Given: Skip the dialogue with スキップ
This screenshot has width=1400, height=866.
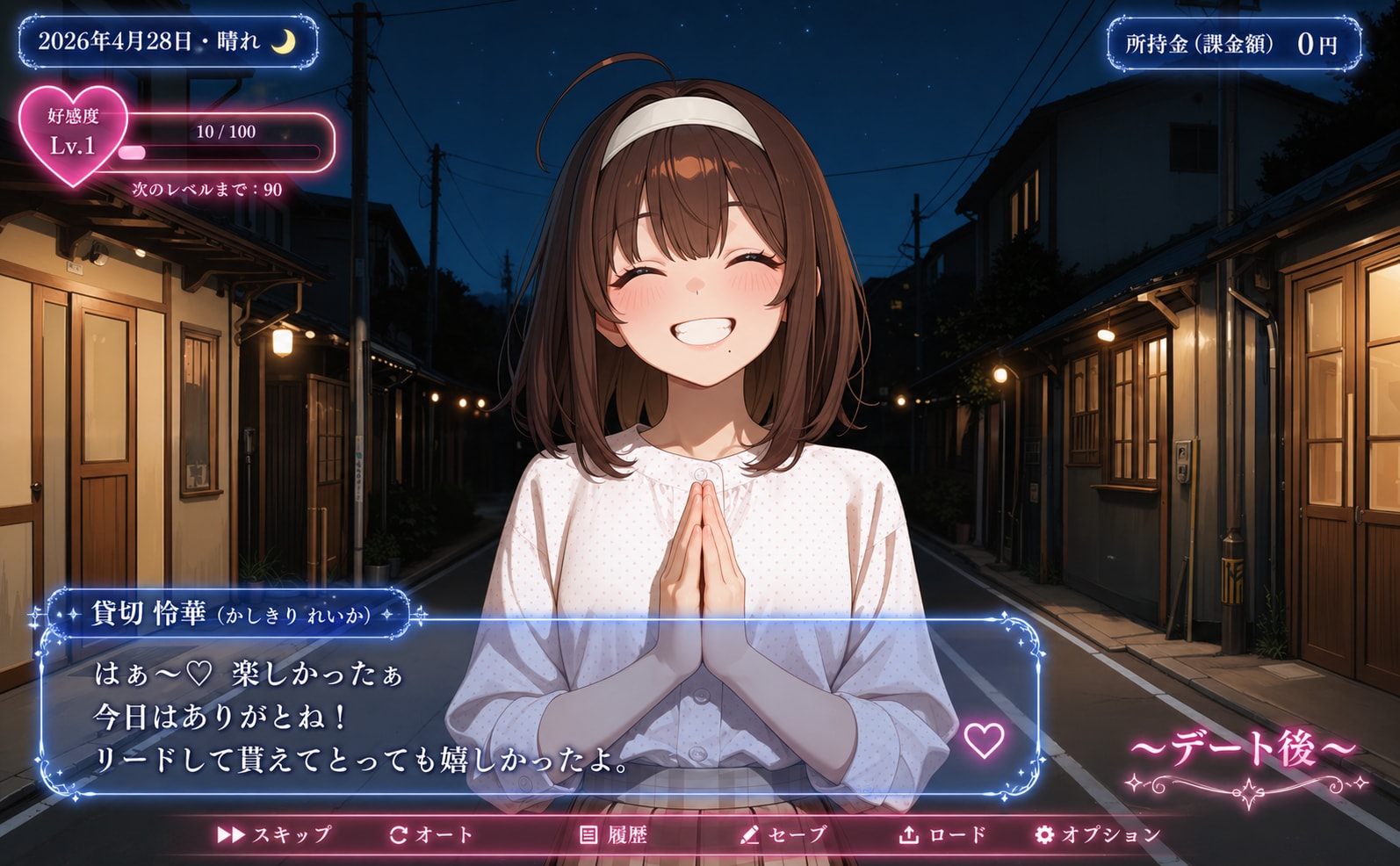Looking at the screenshot, I should click(x=274, y=834).
